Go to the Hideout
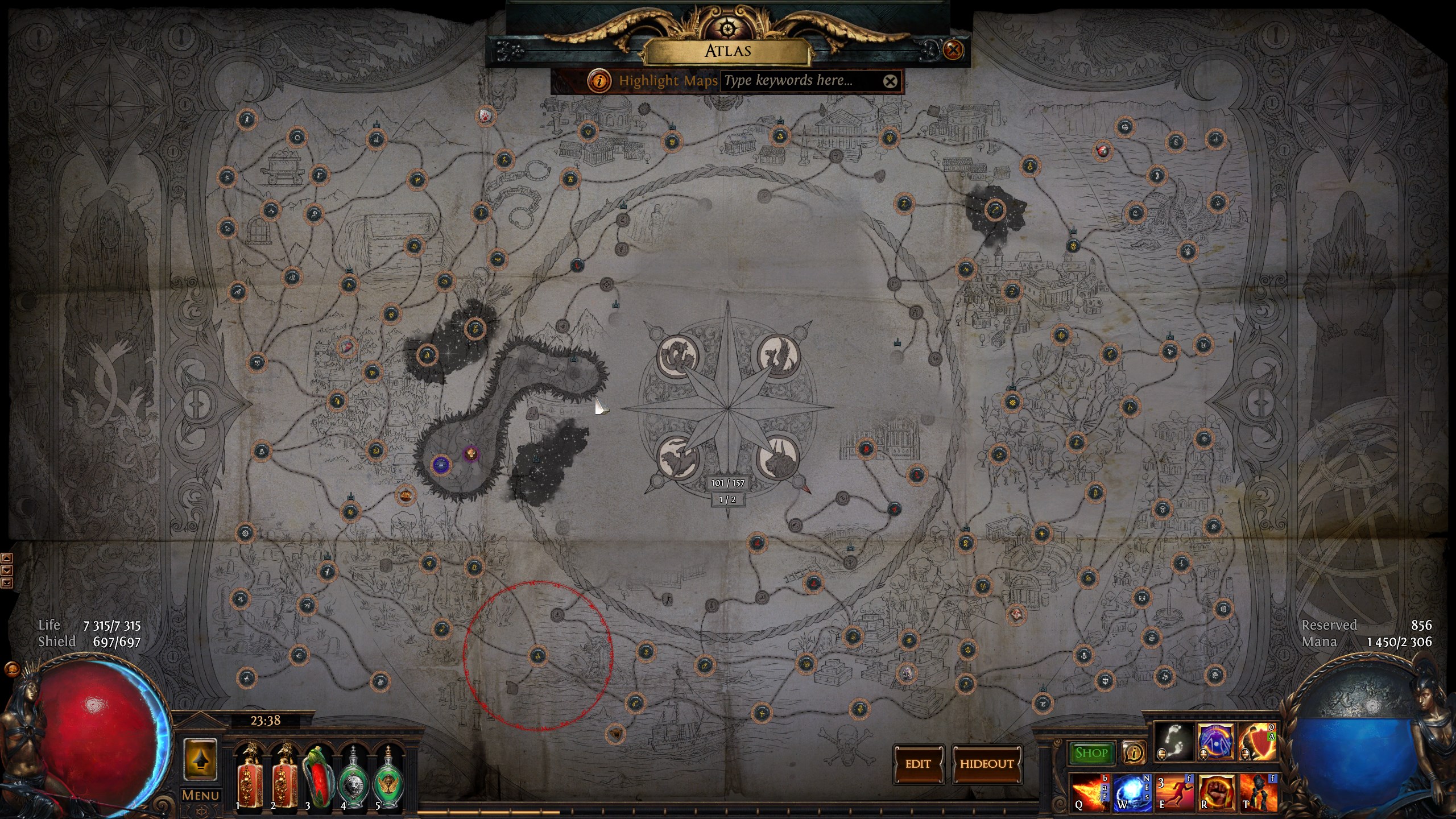 (x=987, y=764)
